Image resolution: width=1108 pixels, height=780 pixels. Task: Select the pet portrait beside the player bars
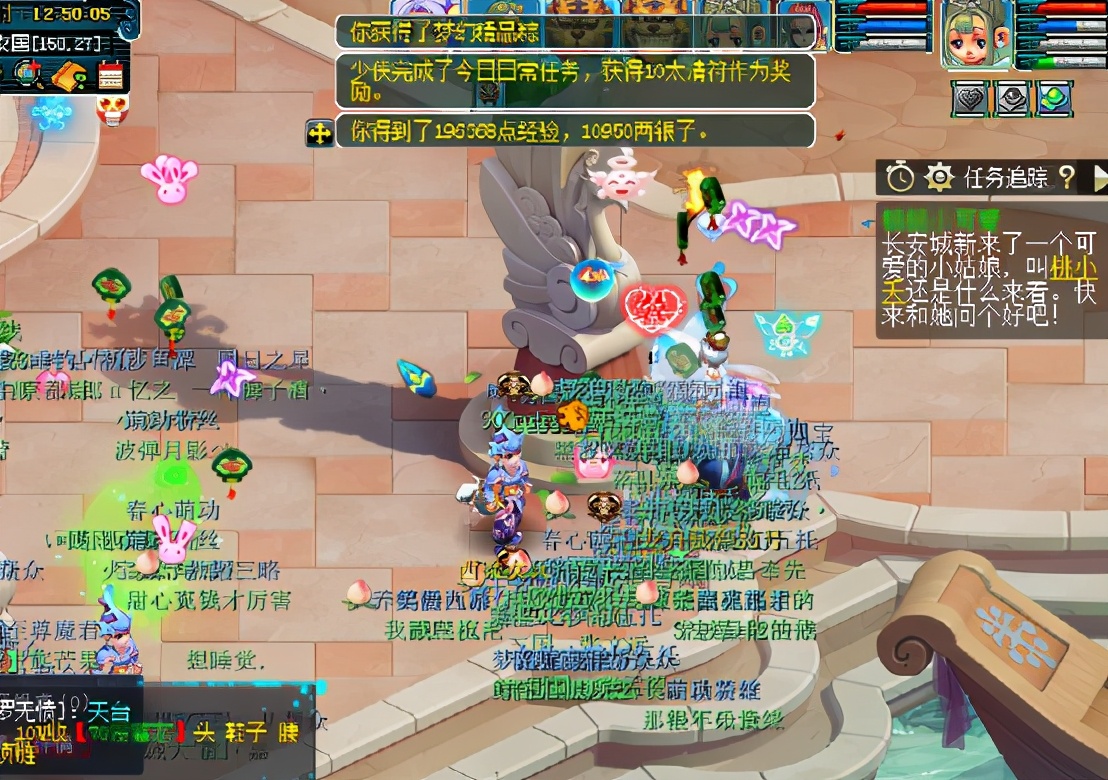(x=806, y=28)
